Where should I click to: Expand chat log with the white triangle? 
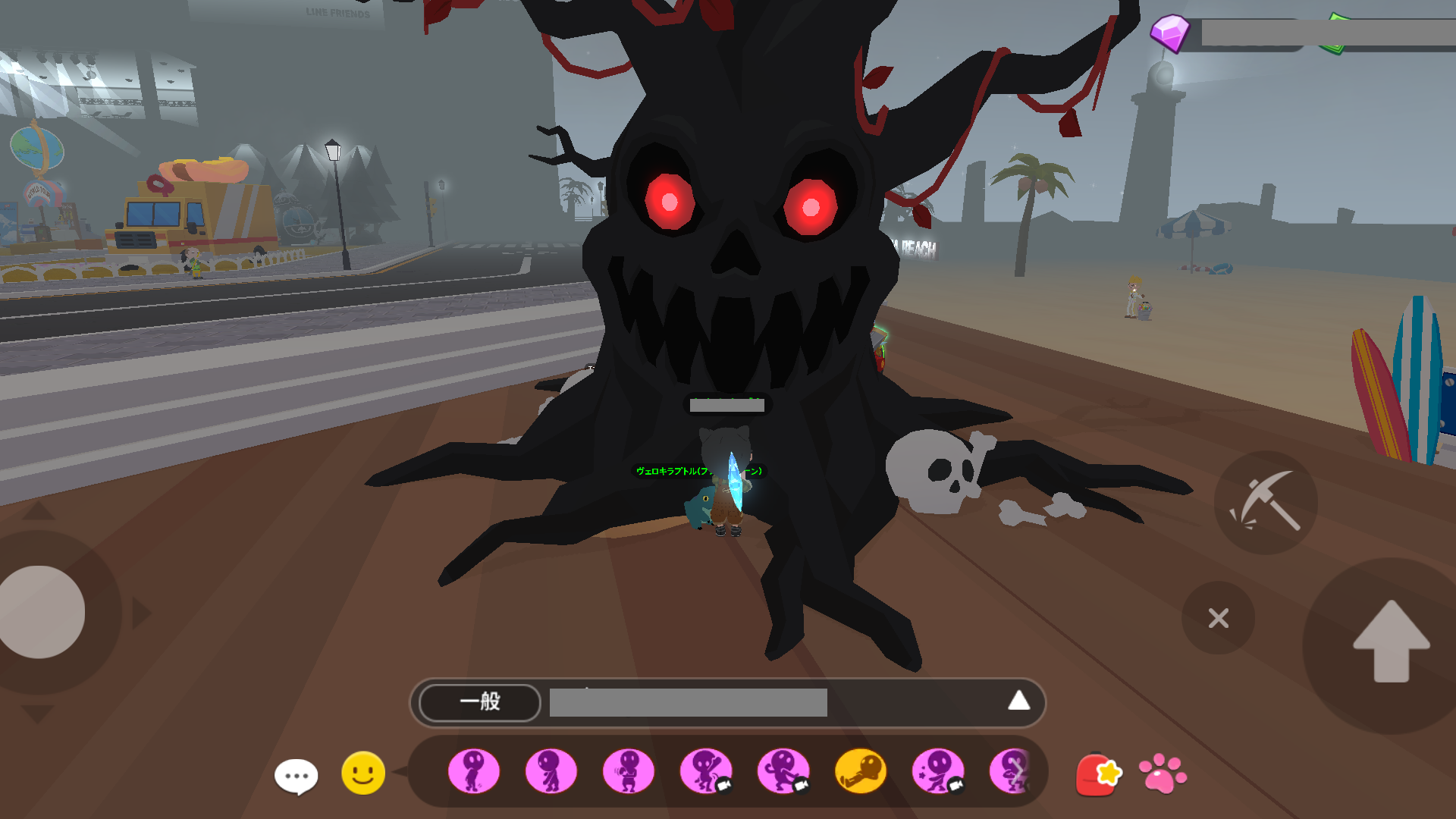[x=1018, y=701]
